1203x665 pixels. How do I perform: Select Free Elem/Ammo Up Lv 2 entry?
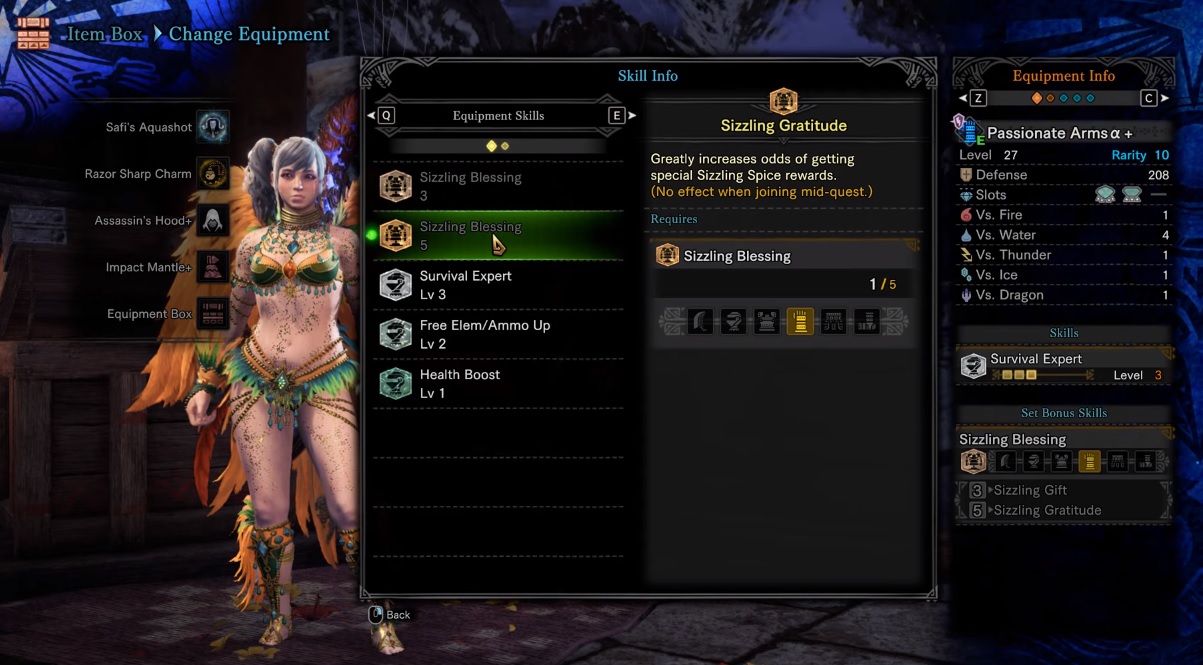(x=498, y=334)
